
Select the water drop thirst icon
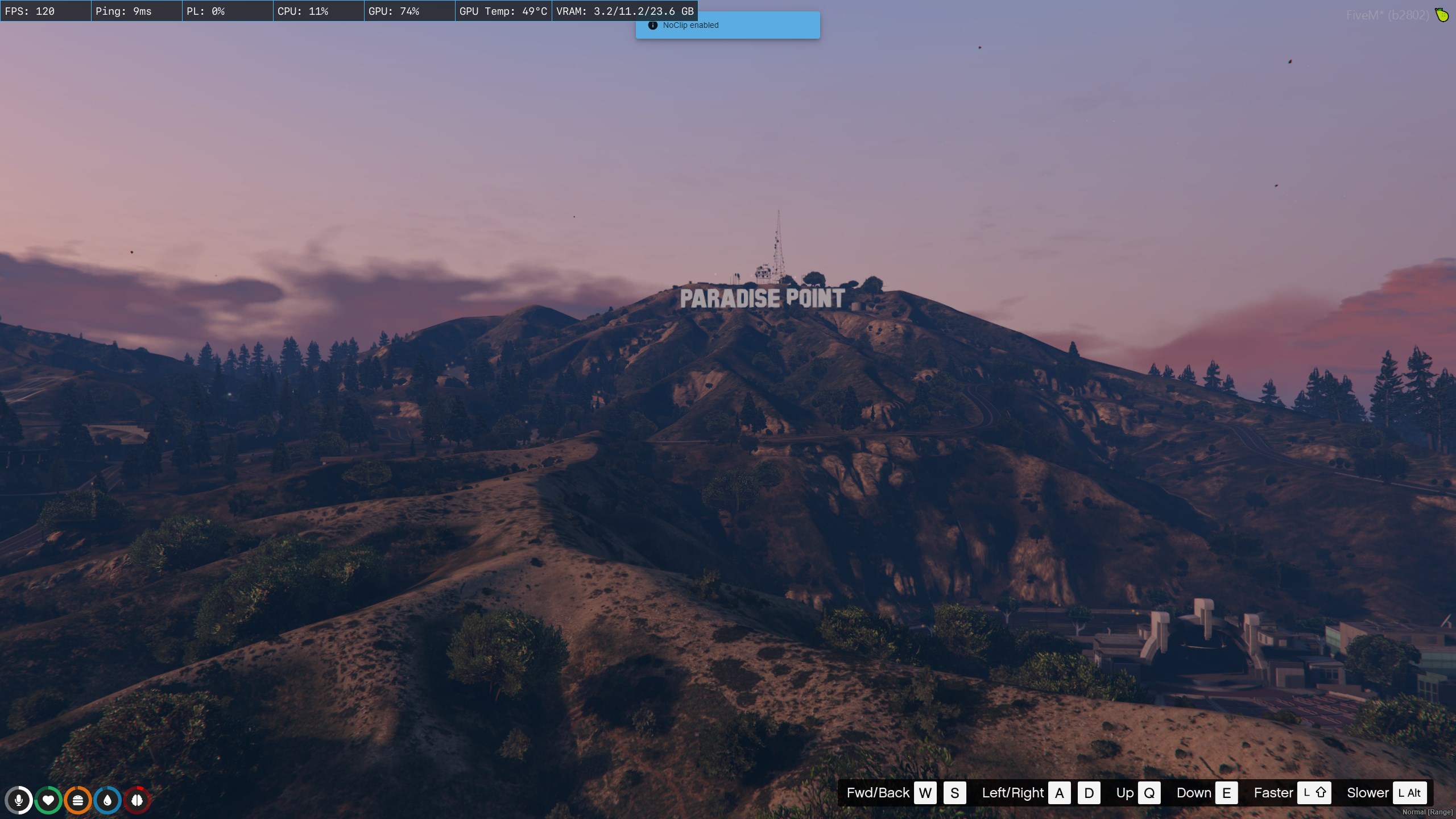pyautogui.click(x=107, y=800)
